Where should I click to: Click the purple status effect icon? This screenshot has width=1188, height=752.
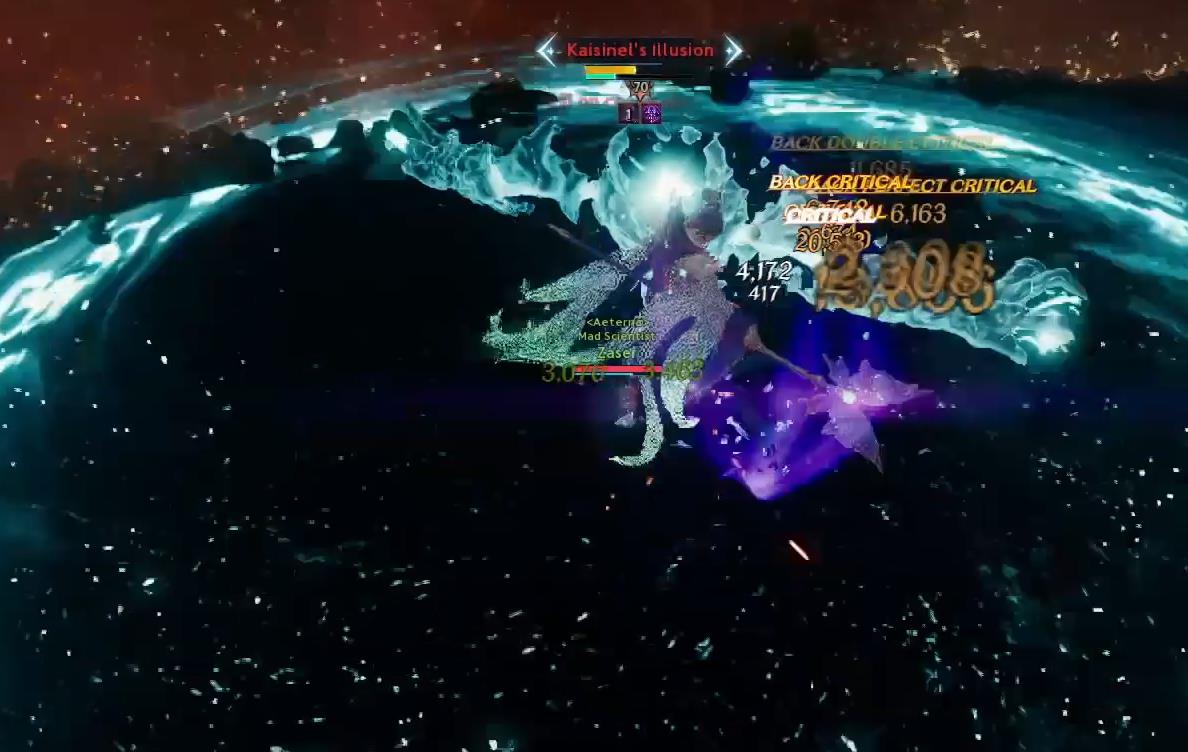point(652,114)
